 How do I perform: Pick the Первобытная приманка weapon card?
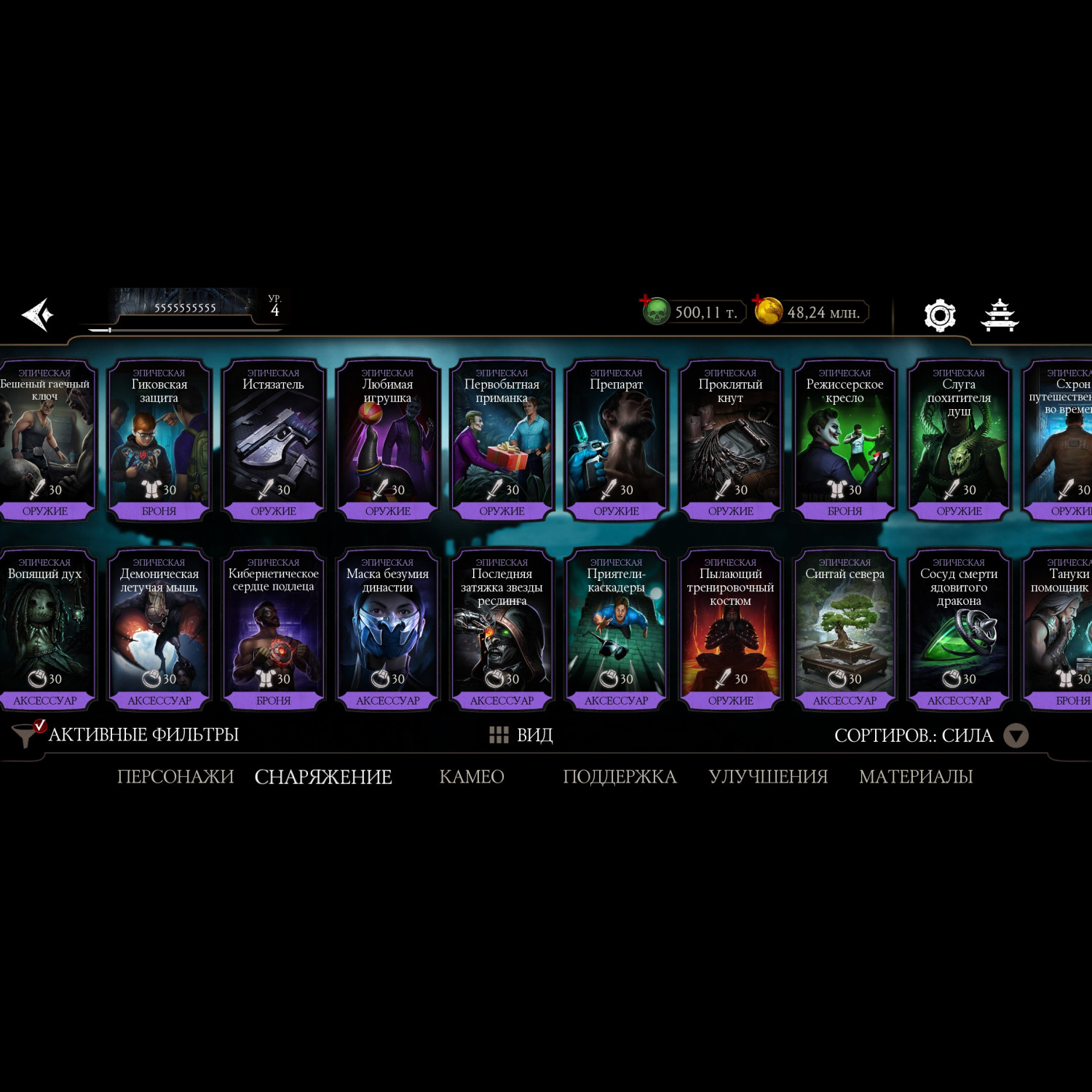(502, 440)
